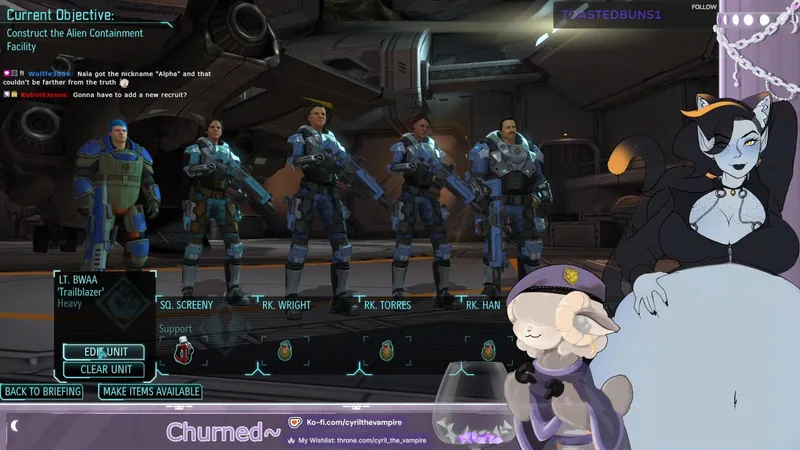Pick Rk. Torres squad slot
This screenshot has height=450, width=800.
coord(386,304)
